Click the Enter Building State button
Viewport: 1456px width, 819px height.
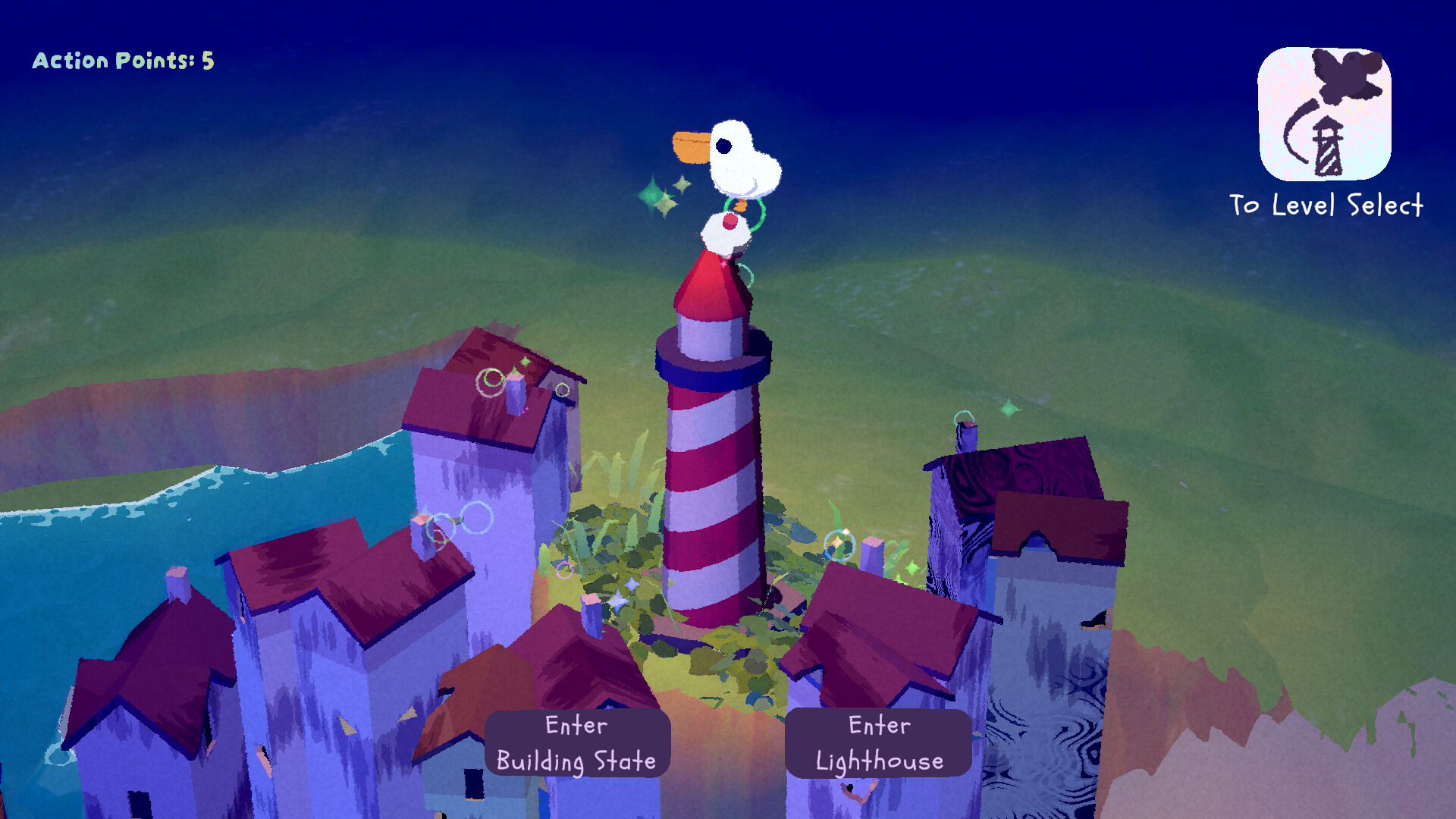(577, 743)
